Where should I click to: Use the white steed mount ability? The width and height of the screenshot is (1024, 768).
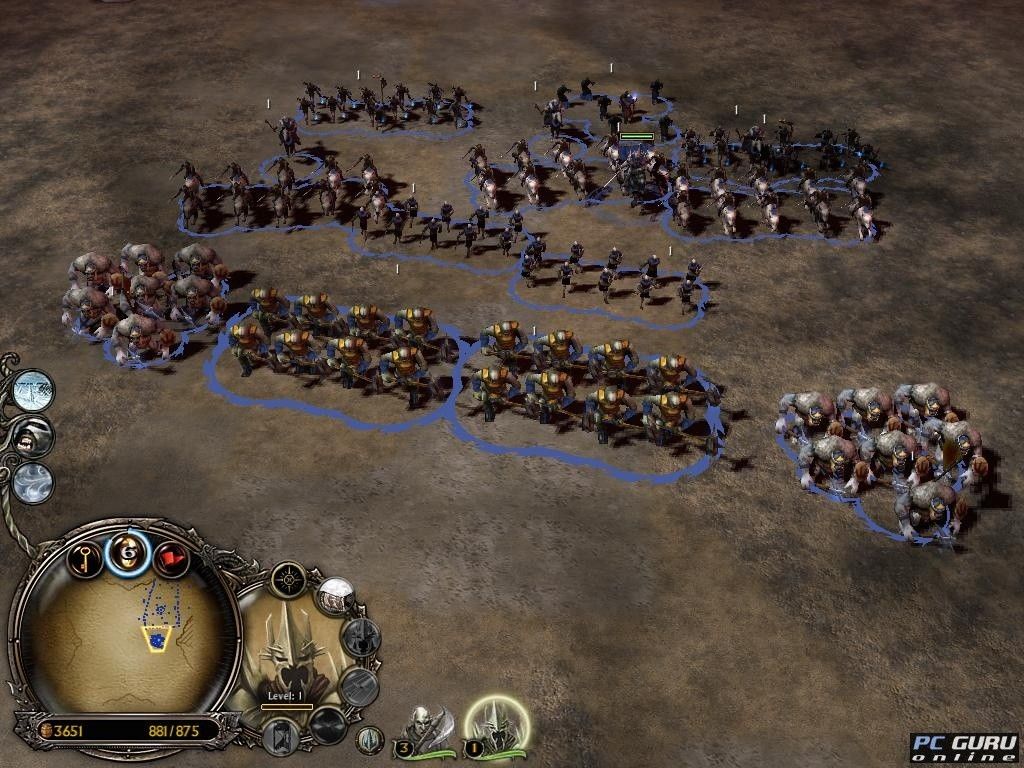[x=337, y=596]
